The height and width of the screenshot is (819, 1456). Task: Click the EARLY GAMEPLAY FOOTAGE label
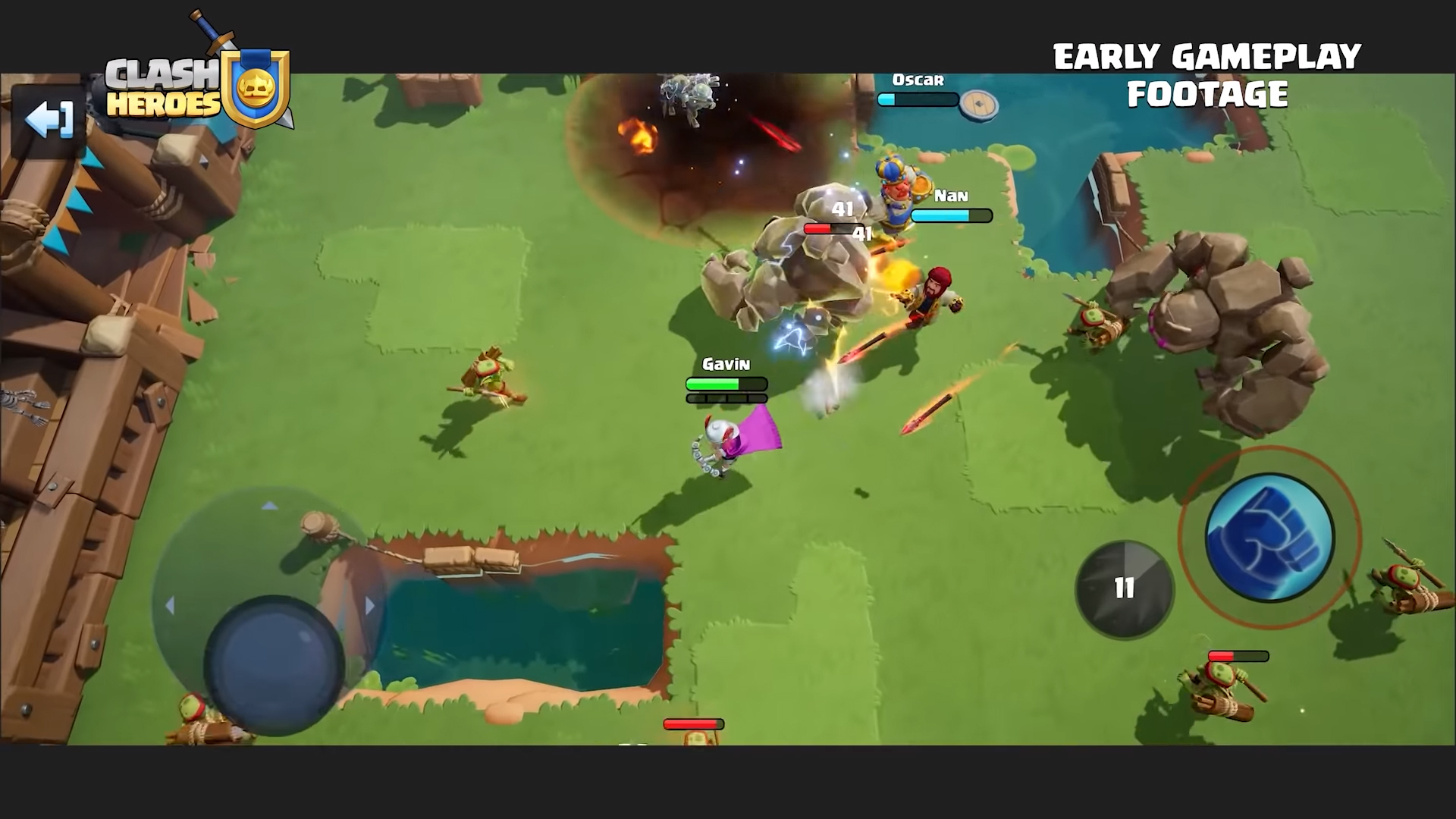click(x=1207, y=74)
